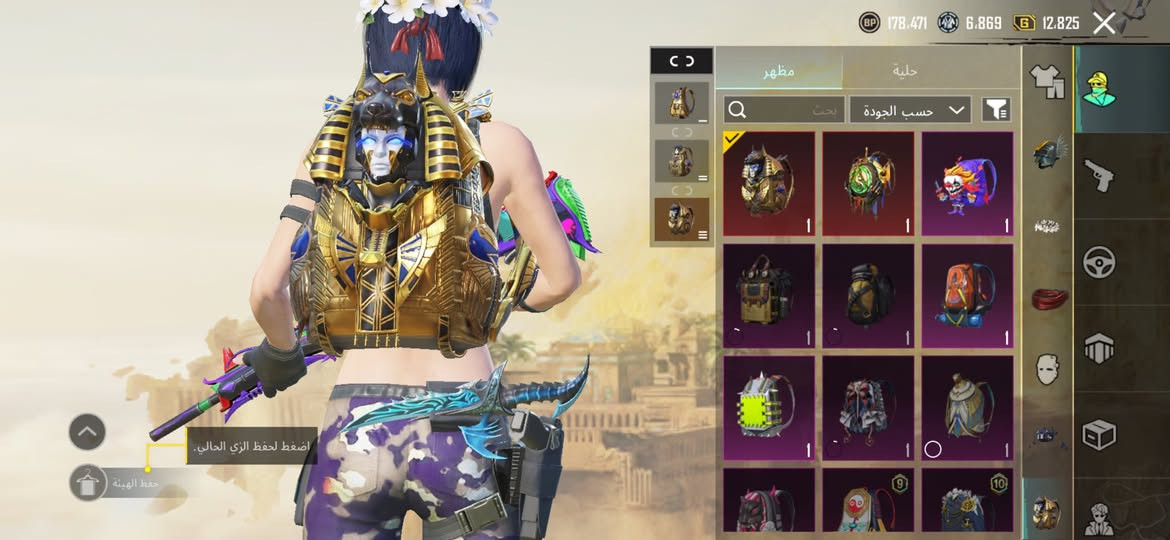Viewport: 1170px width, 540px height.
Task: Switch to the حلية tab
Action: pyautogui.click(x=904, y=70)
